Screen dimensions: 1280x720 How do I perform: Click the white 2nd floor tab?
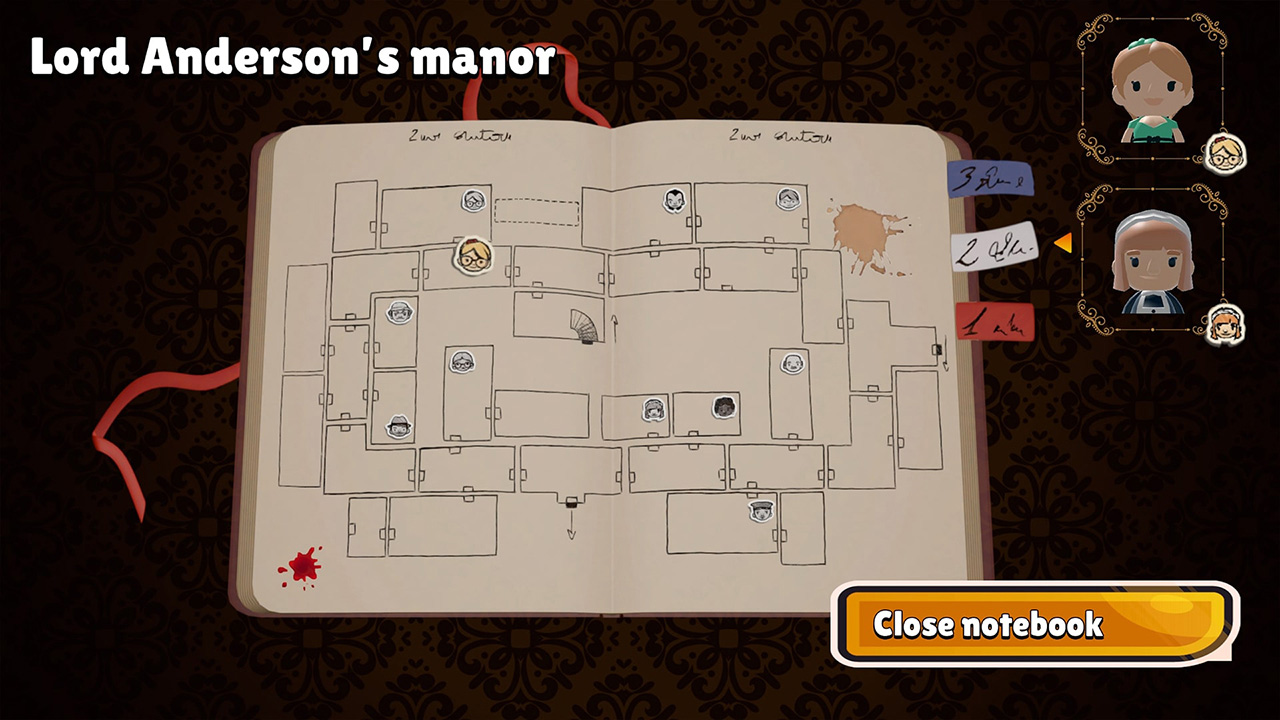[x=995, y=247]
